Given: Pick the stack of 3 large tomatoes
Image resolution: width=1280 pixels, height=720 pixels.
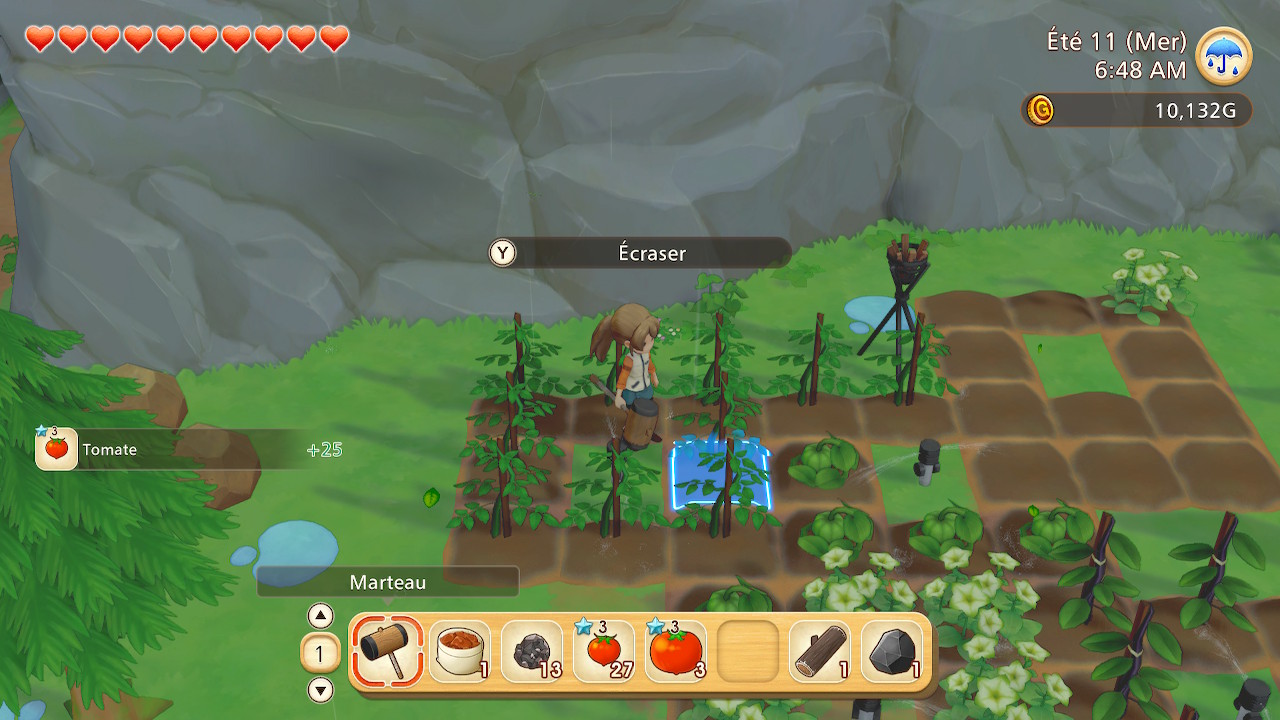Looking at the screenshot, I should pos(676,651).
